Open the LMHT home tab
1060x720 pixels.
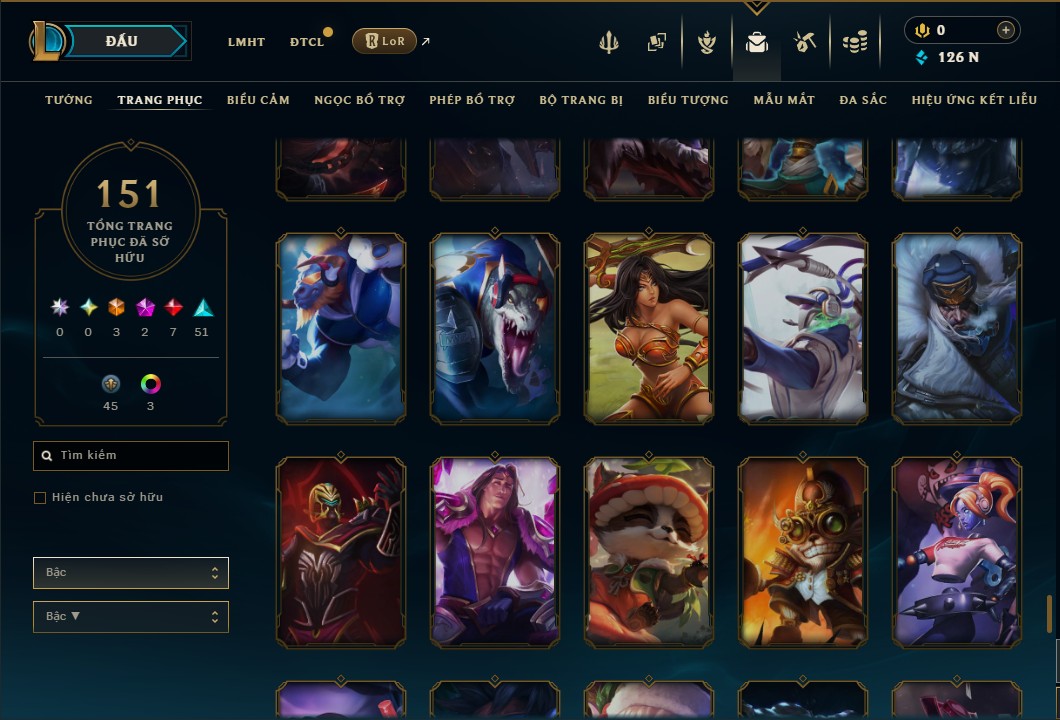(x=246, y=42)
